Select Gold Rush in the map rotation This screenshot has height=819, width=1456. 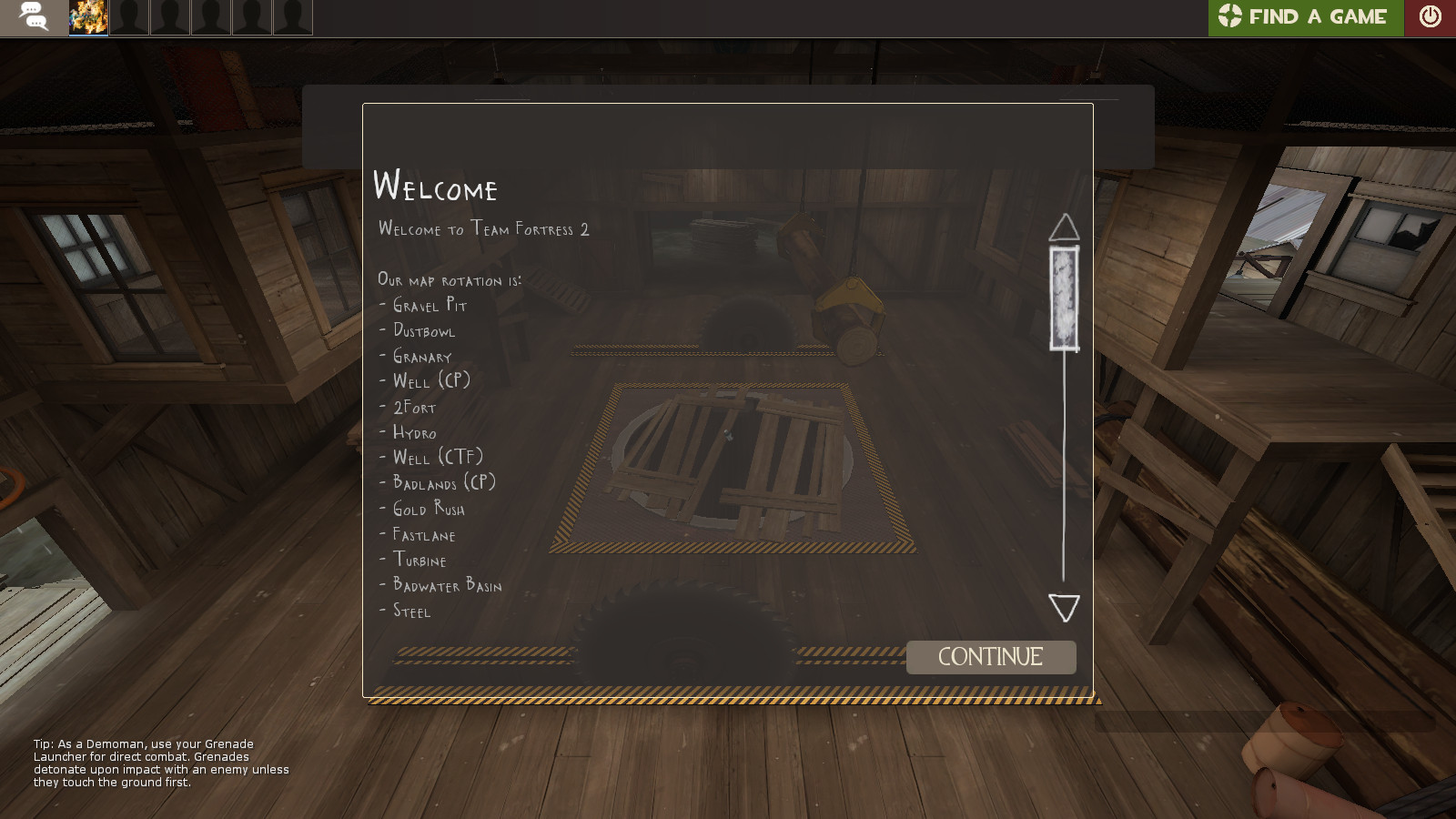428,511
